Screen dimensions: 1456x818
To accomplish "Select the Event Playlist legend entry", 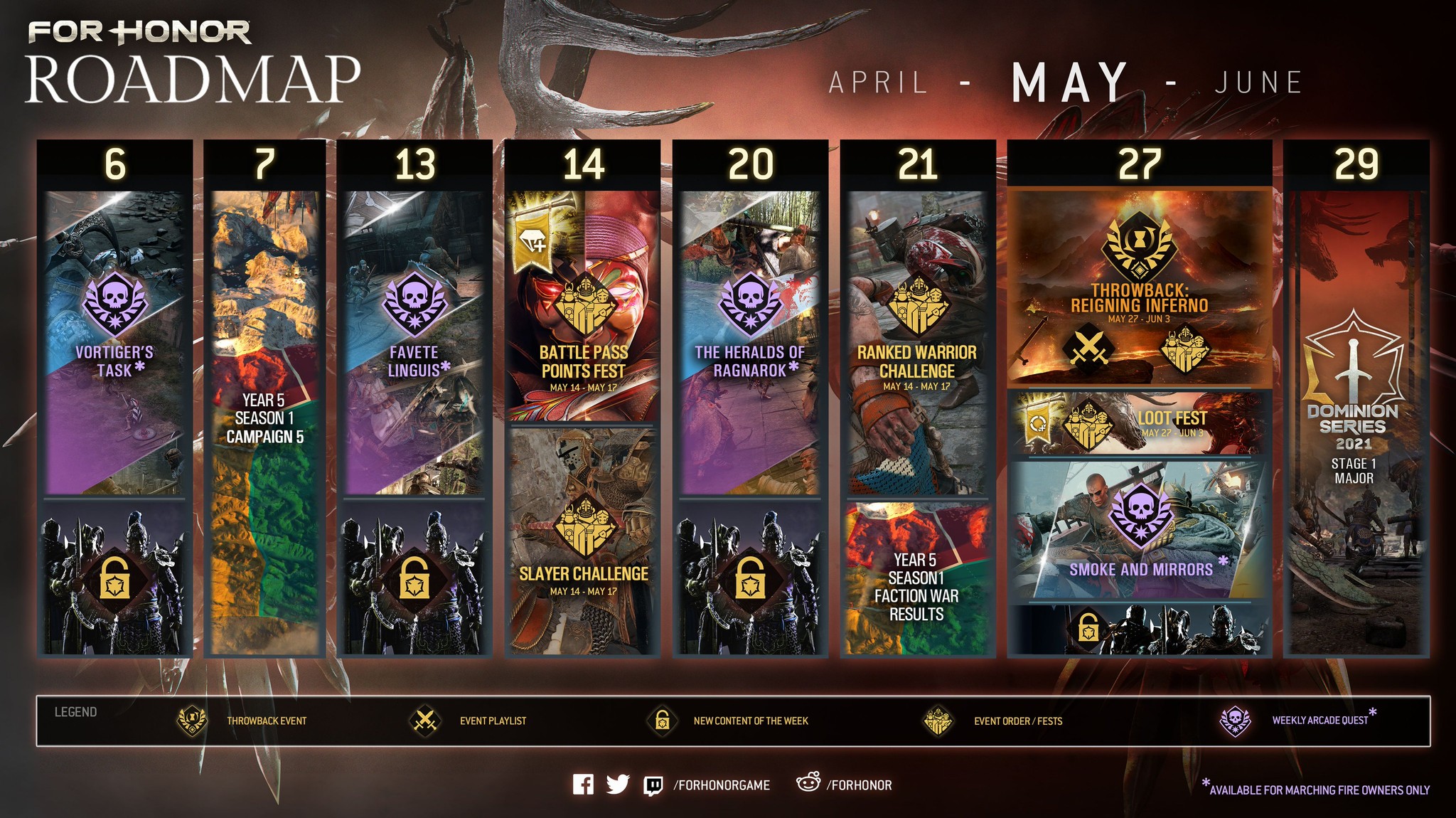I will click(x=469, y=721).
